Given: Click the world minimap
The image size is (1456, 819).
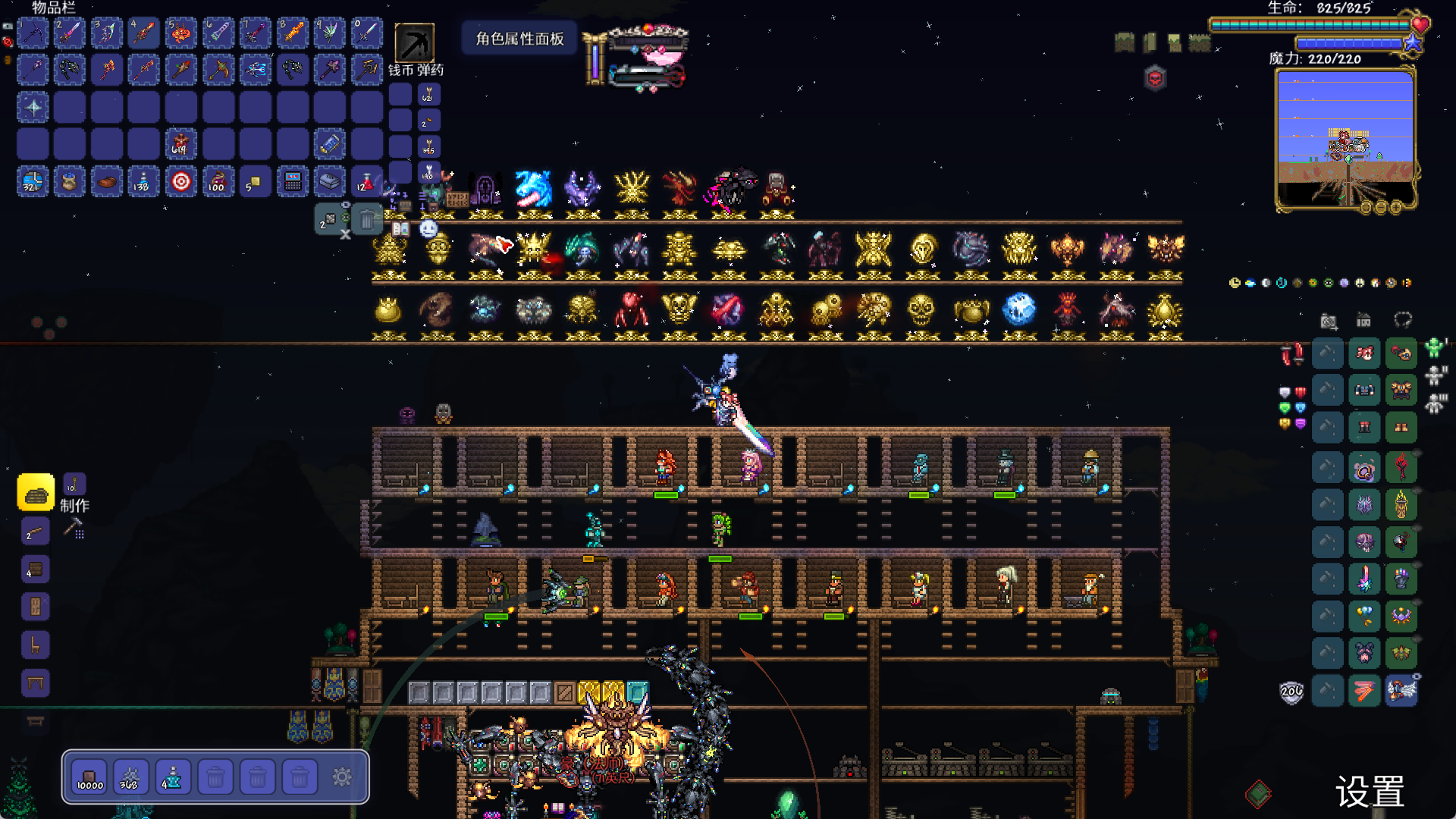Looking at the screenshot, I should pos(1345,138).
